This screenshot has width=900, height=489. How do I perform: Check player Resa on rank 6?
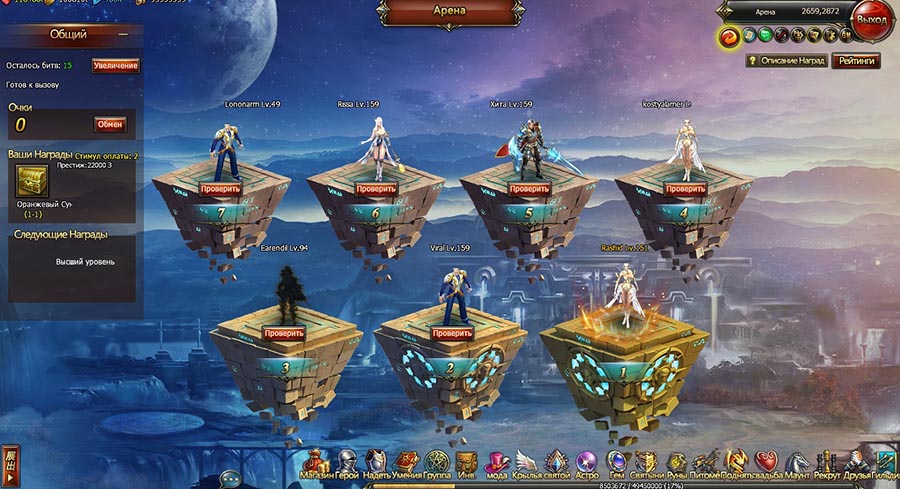[x=376, y=187]
